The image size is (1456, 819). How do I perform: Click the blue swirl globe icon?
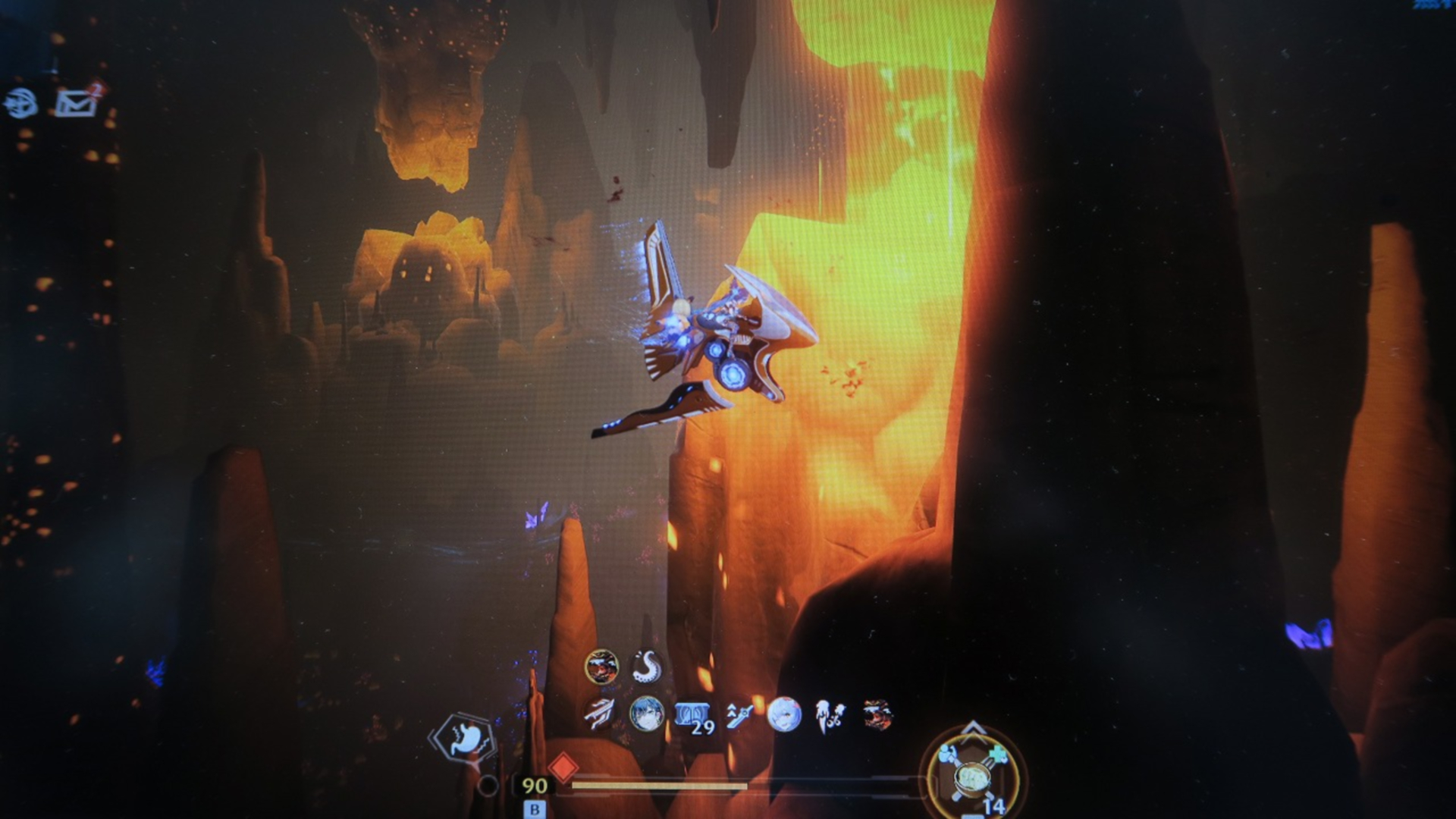[21, 103]
